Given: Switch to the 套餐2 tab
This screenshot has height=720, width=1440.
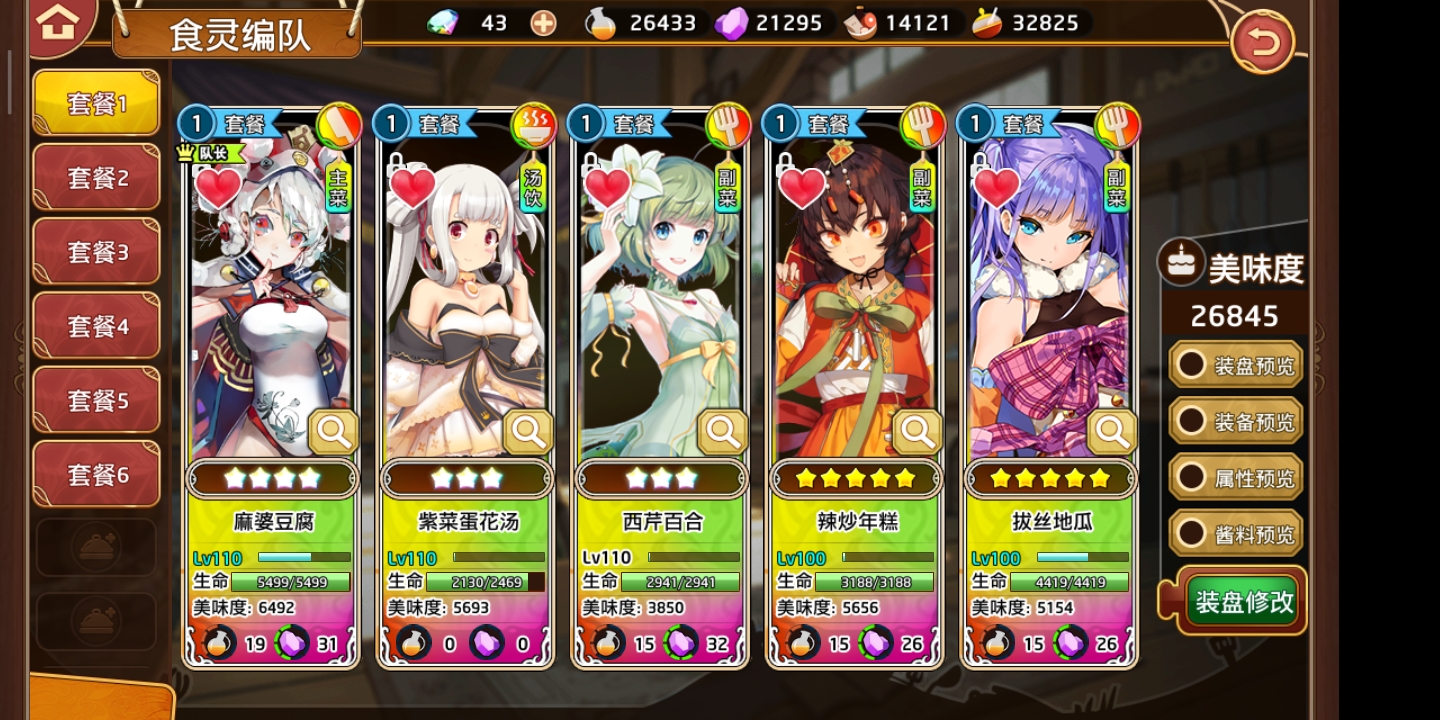Looking at the screenshot, I should point(96,178).
